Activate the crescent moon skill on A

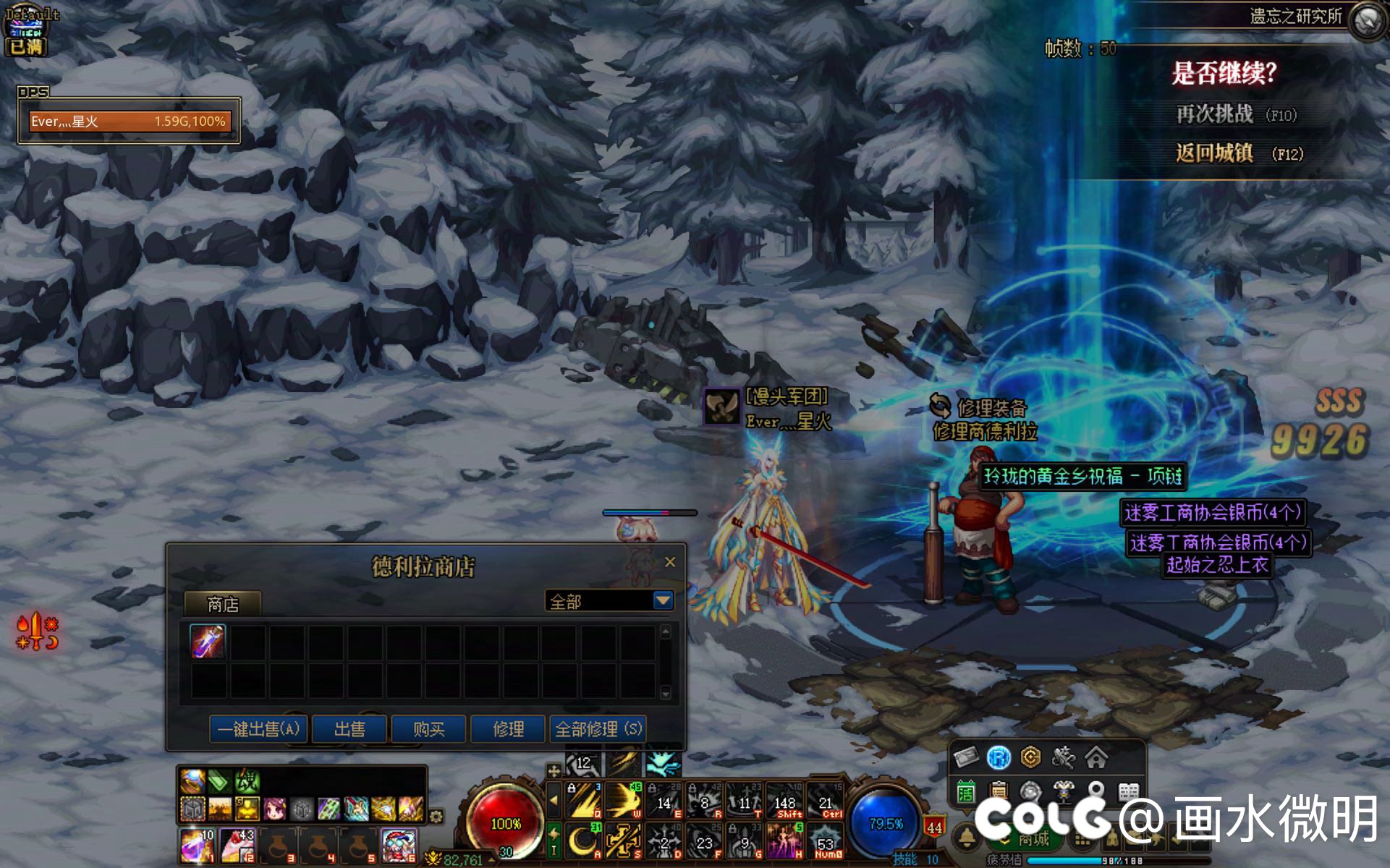582,842
